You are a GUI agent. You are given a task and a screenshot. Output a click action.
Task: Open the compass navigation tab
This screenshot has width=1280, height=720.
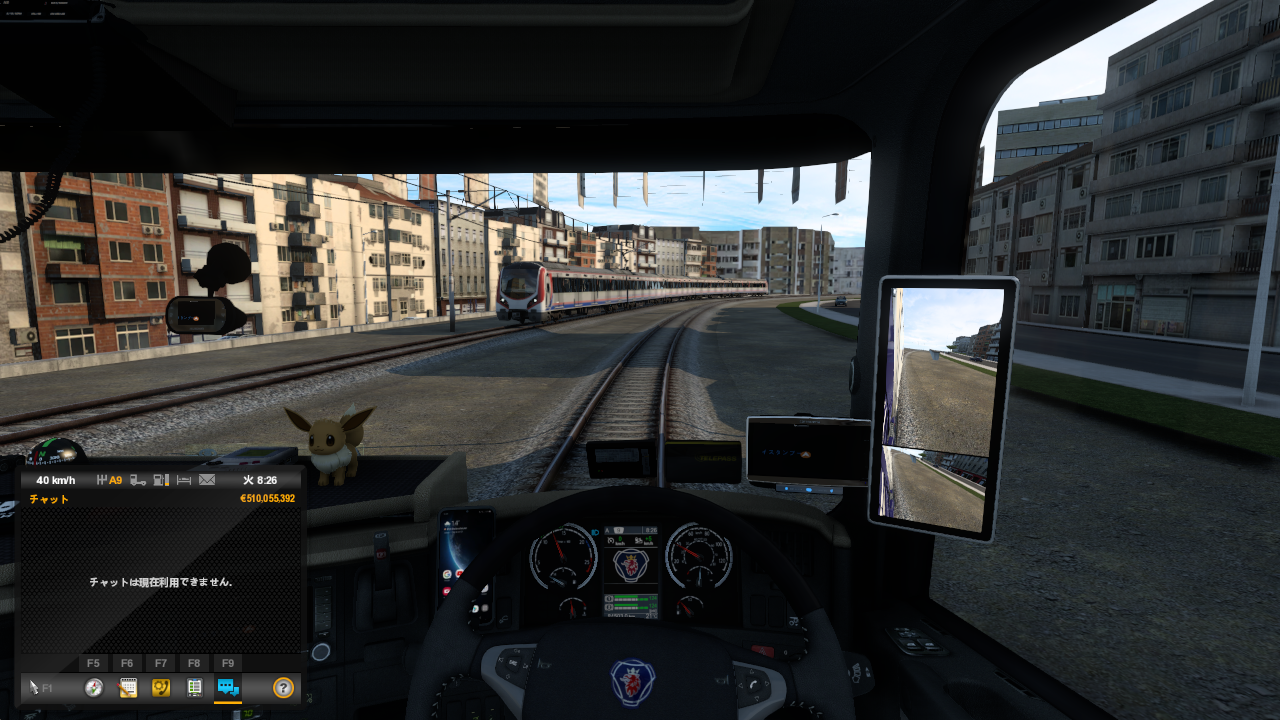point(94,687)
